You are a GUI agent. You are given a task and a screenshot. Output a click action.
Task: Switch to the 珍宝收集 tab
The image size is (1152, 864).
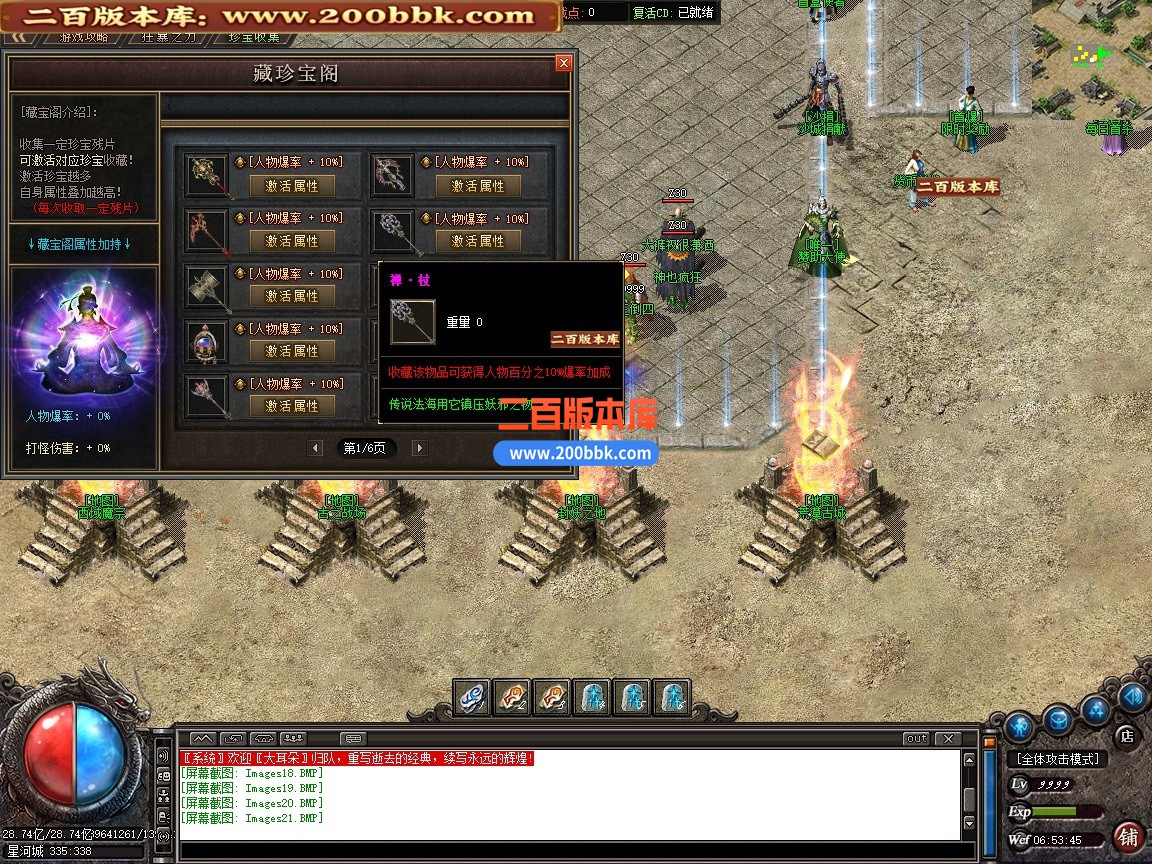pyautogui.click(x=254, y=37)
